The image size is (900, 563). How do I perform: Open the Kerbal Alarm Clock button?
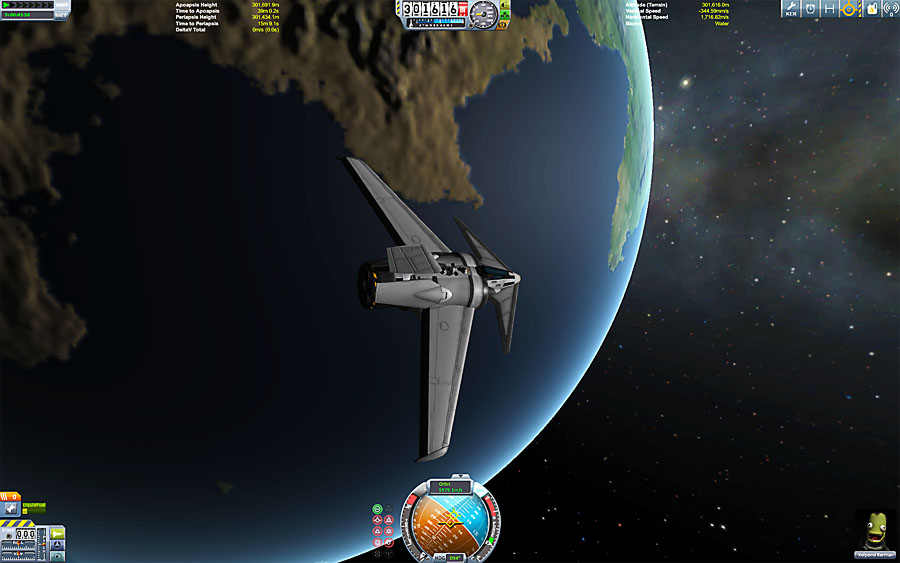coord(810,10)
